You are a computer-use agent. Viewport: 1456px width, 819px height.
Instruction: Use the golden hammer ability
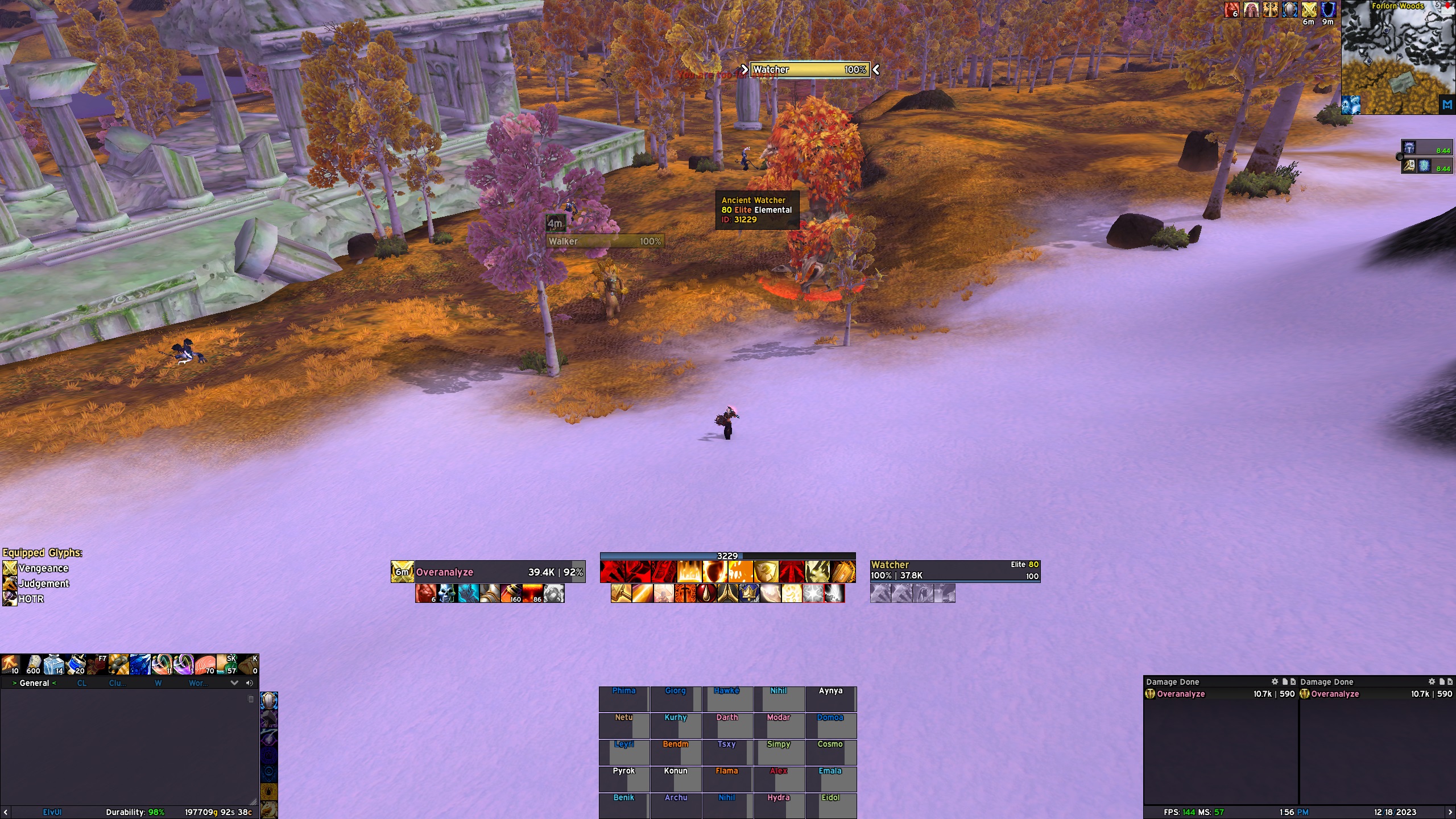coord(620,593)
